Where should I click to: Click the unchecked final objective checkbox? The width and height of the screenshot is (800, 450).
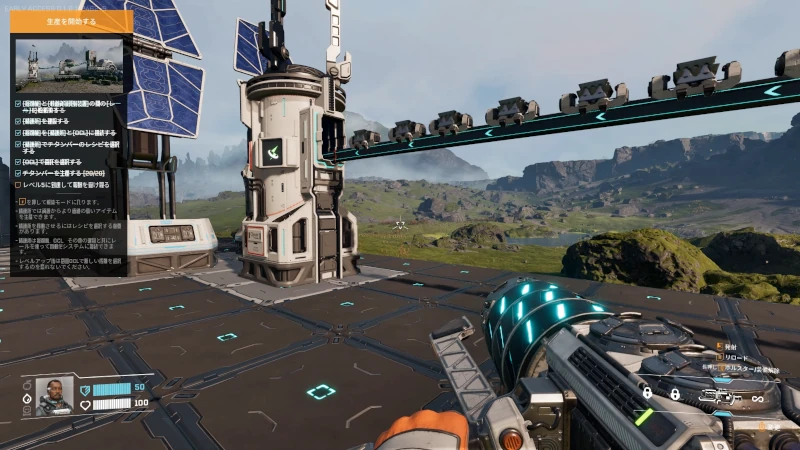[x=18, y=185]
